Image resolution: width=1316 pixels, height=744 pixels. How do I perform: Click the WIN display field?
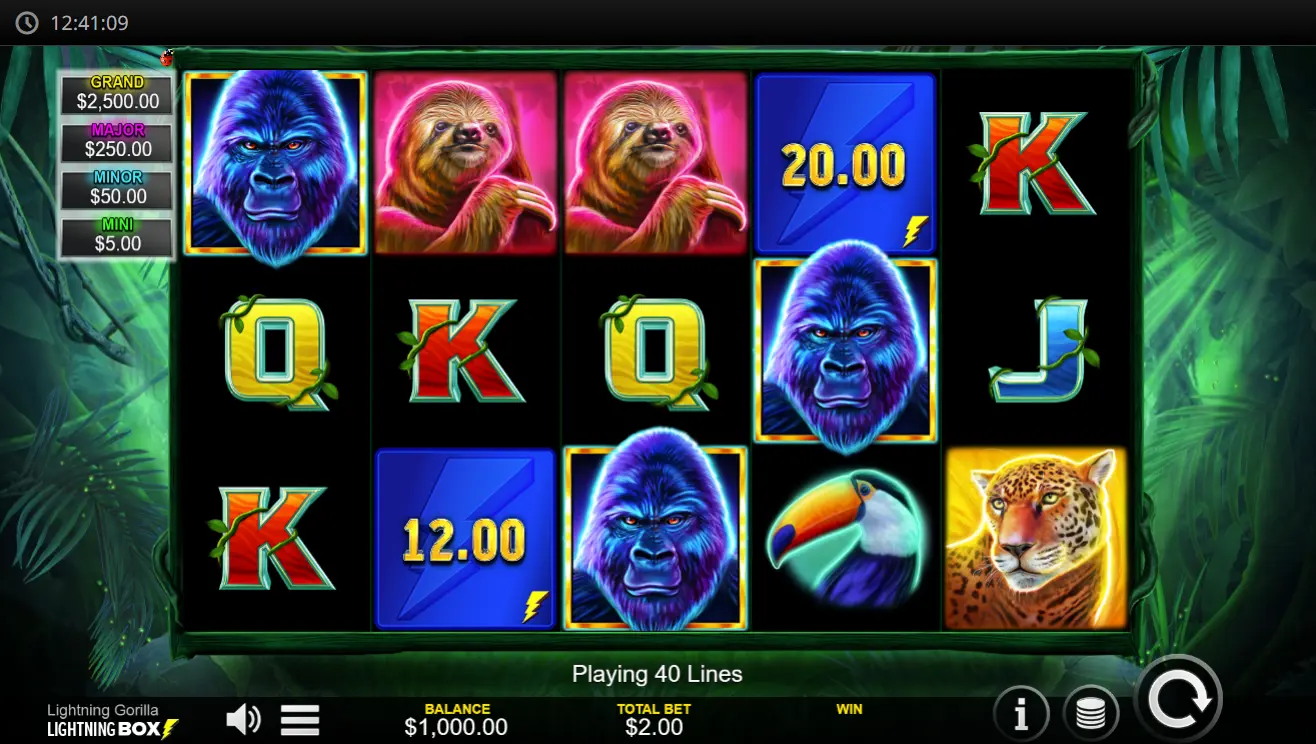(x=850, y=714)
